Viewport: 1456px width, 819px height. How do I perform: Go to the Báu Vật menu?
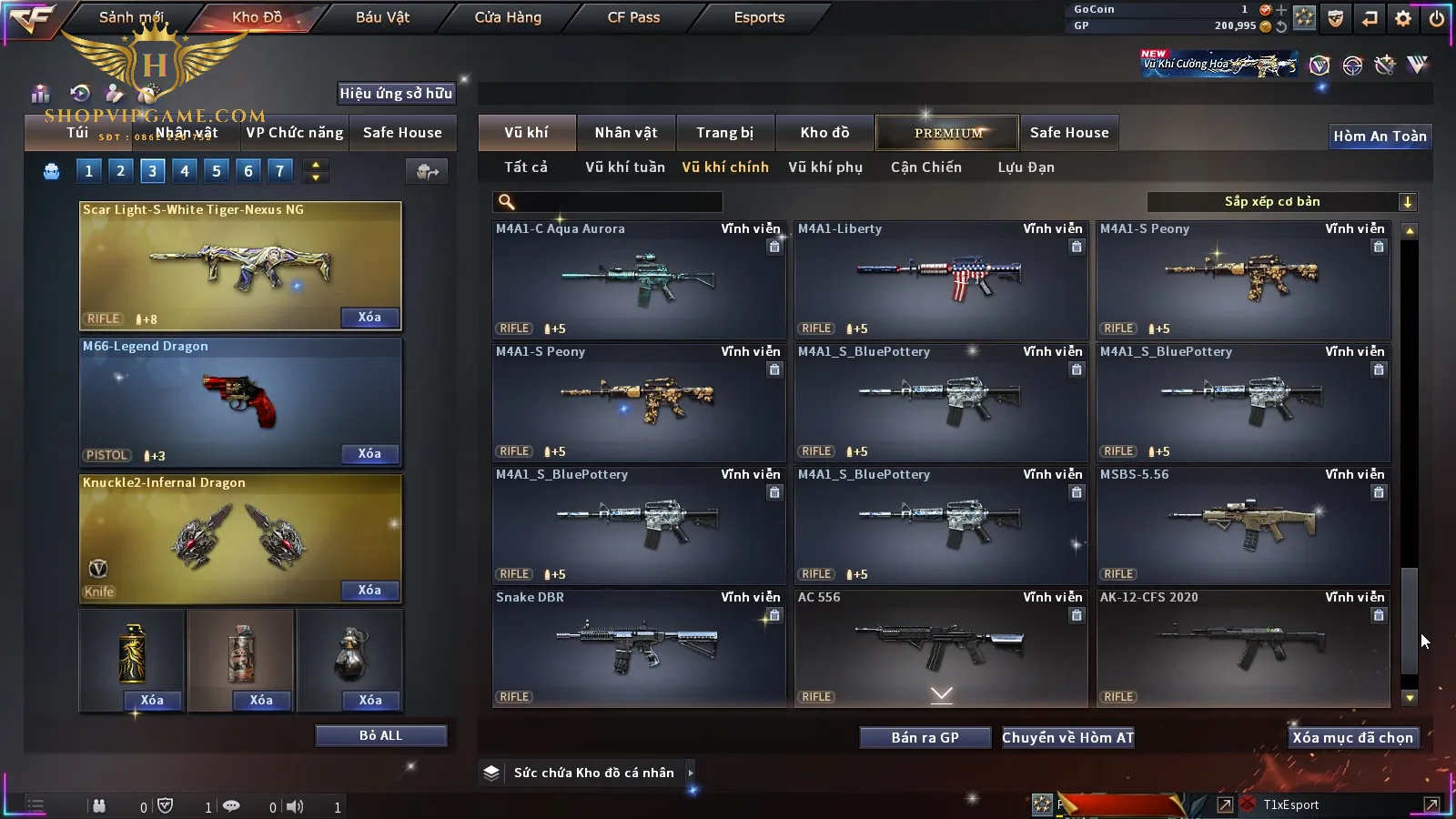382,17
